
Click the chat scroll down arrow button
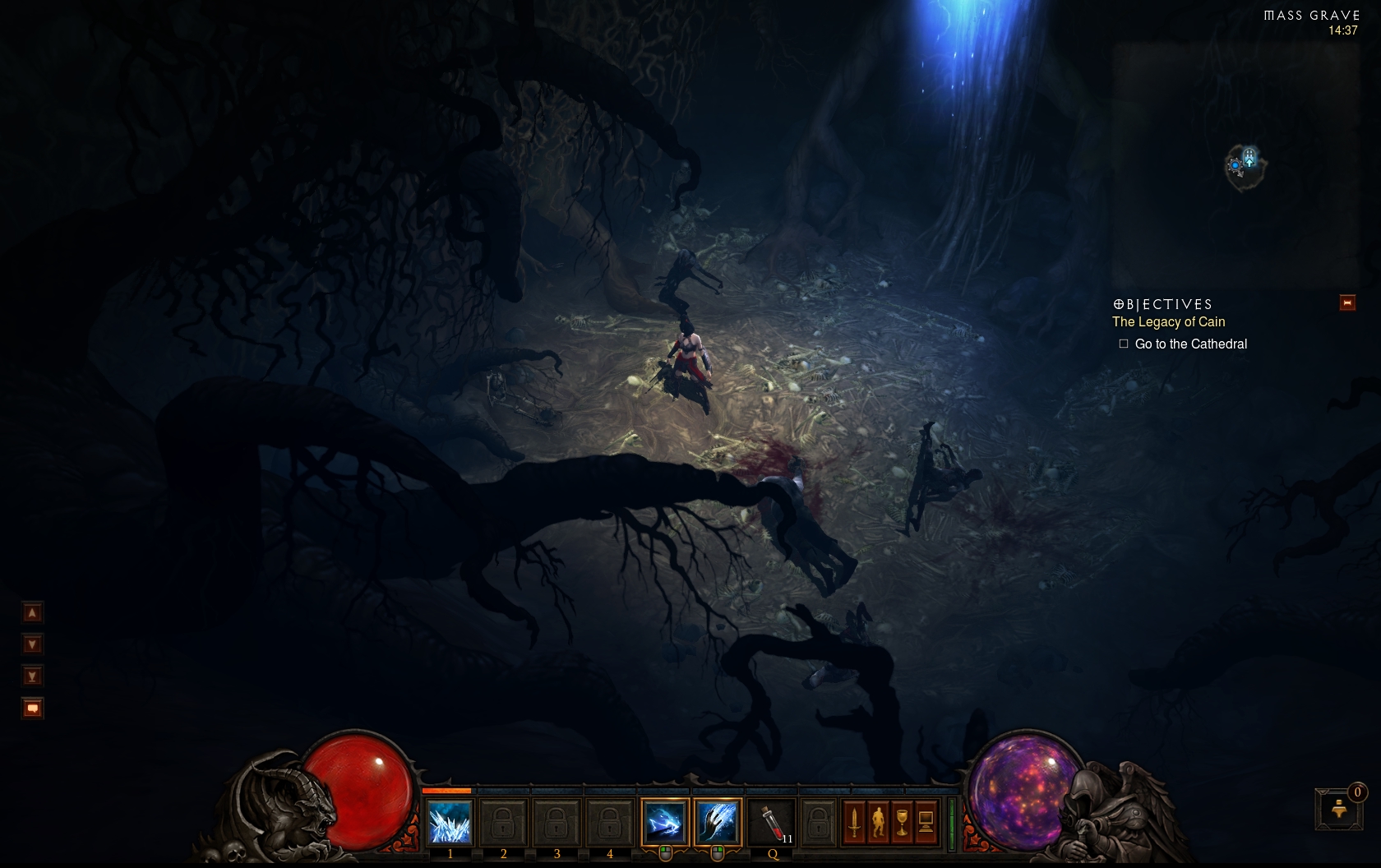[x=32, y=644]
